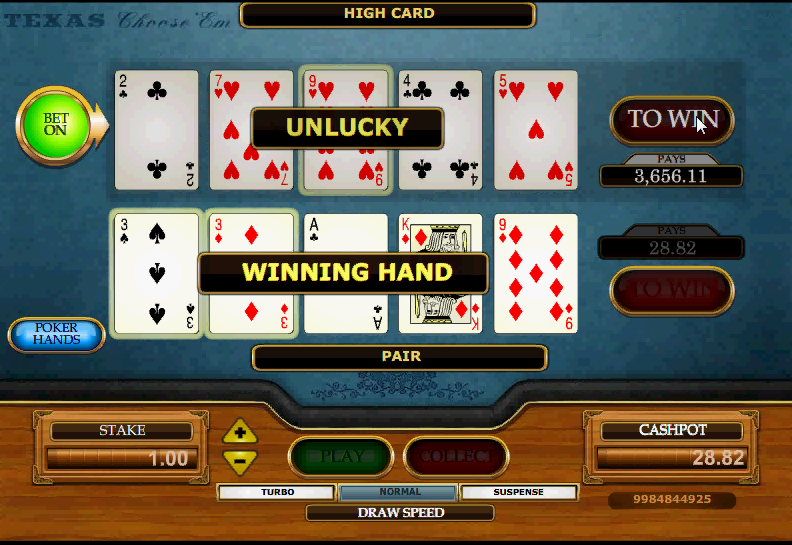
Task: Click the dimmed lower TO WIN button
Action: [671, 290]
